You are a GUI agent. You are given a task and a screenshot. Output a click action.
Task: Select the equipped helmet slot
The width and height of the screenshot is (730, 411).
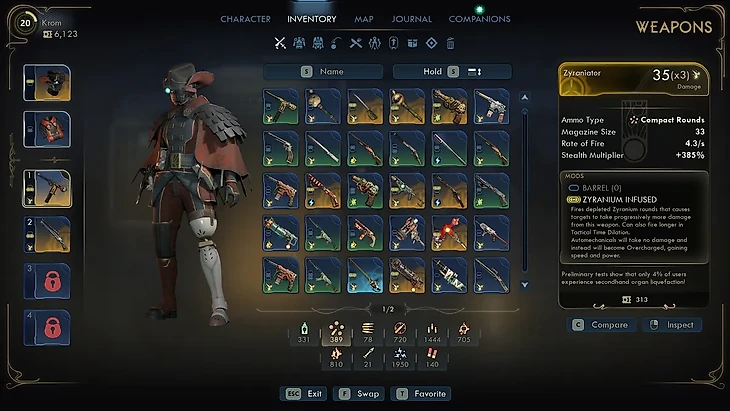tap(47, 82)
